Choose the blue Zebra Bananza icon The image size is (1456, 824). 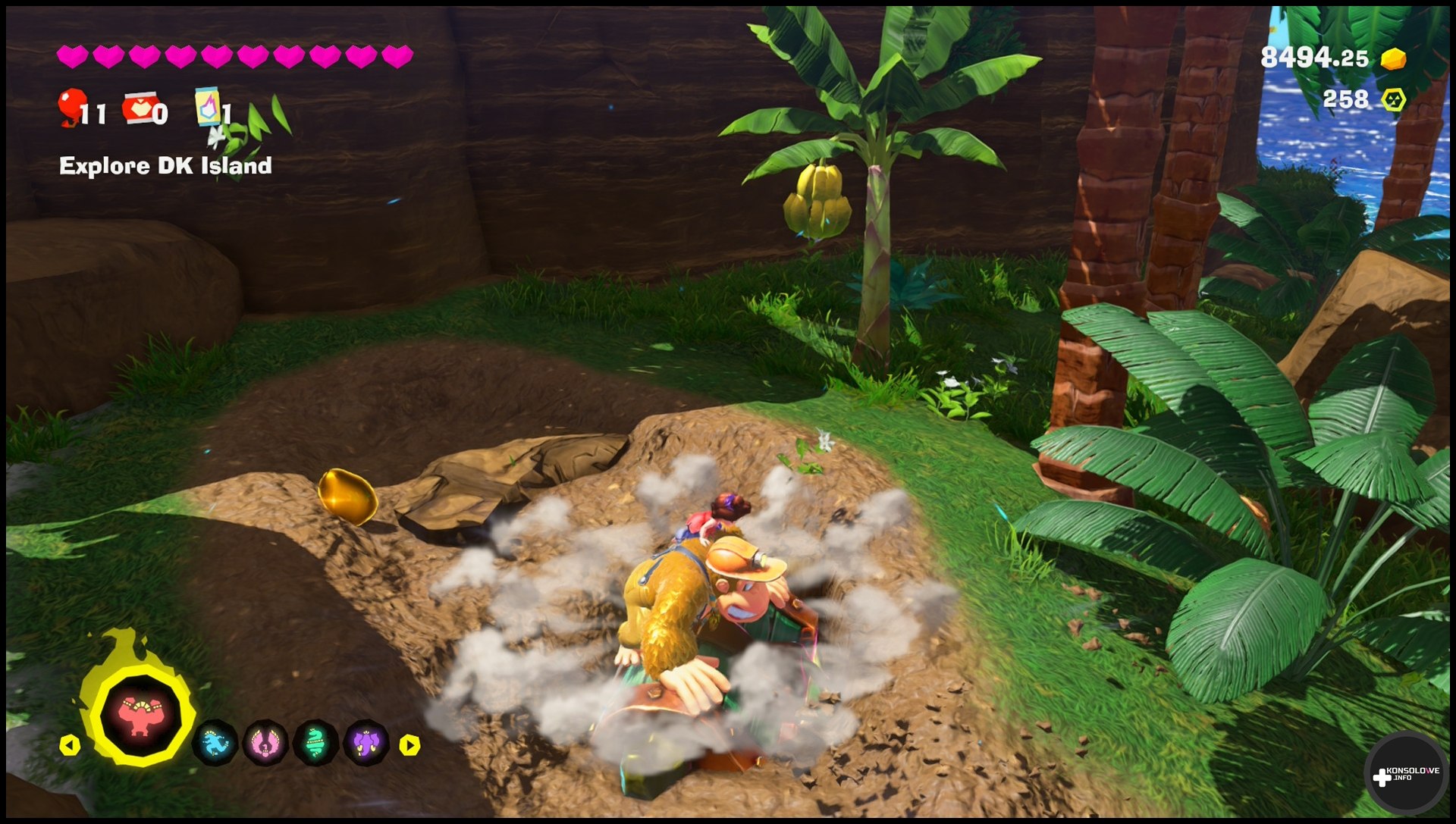(215, 743)
